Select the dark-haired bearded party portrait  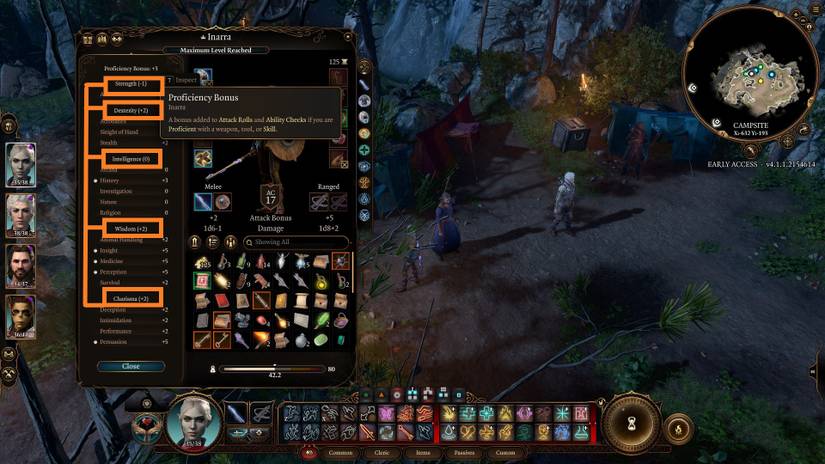21,265
